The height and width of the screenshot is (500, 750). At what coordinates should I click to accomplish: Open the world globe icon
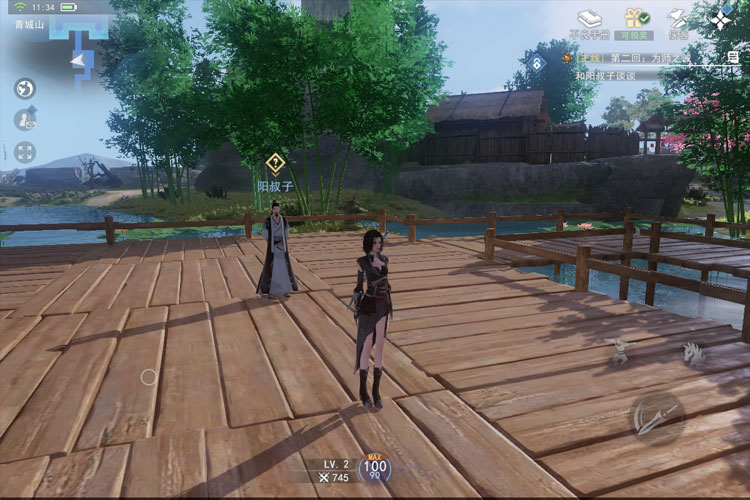click(x=25, y=88)
